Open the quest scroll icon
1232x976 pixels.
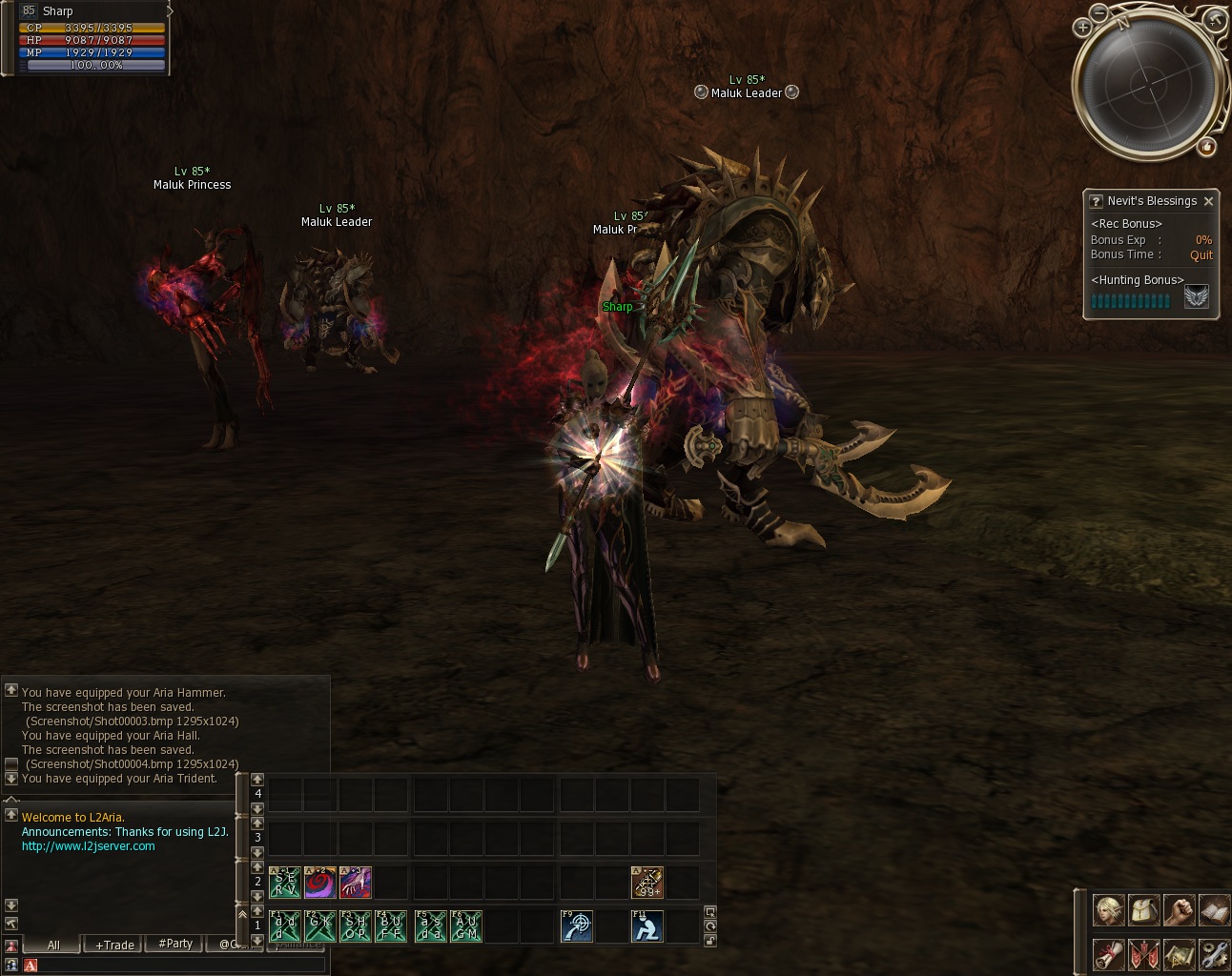(1107, 953)
